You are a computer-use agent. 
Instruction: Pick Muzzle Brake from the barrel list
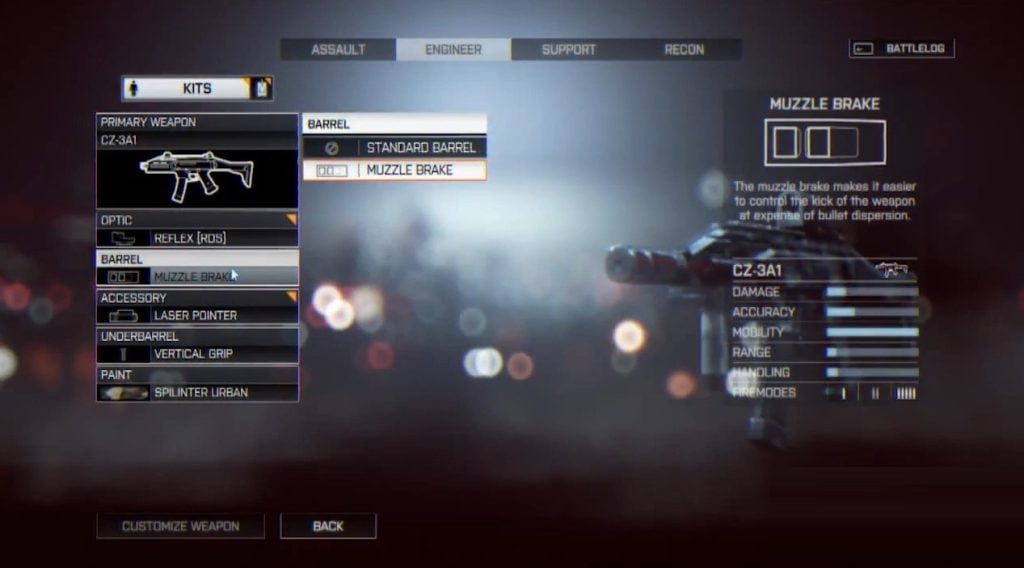click(395, 170)
